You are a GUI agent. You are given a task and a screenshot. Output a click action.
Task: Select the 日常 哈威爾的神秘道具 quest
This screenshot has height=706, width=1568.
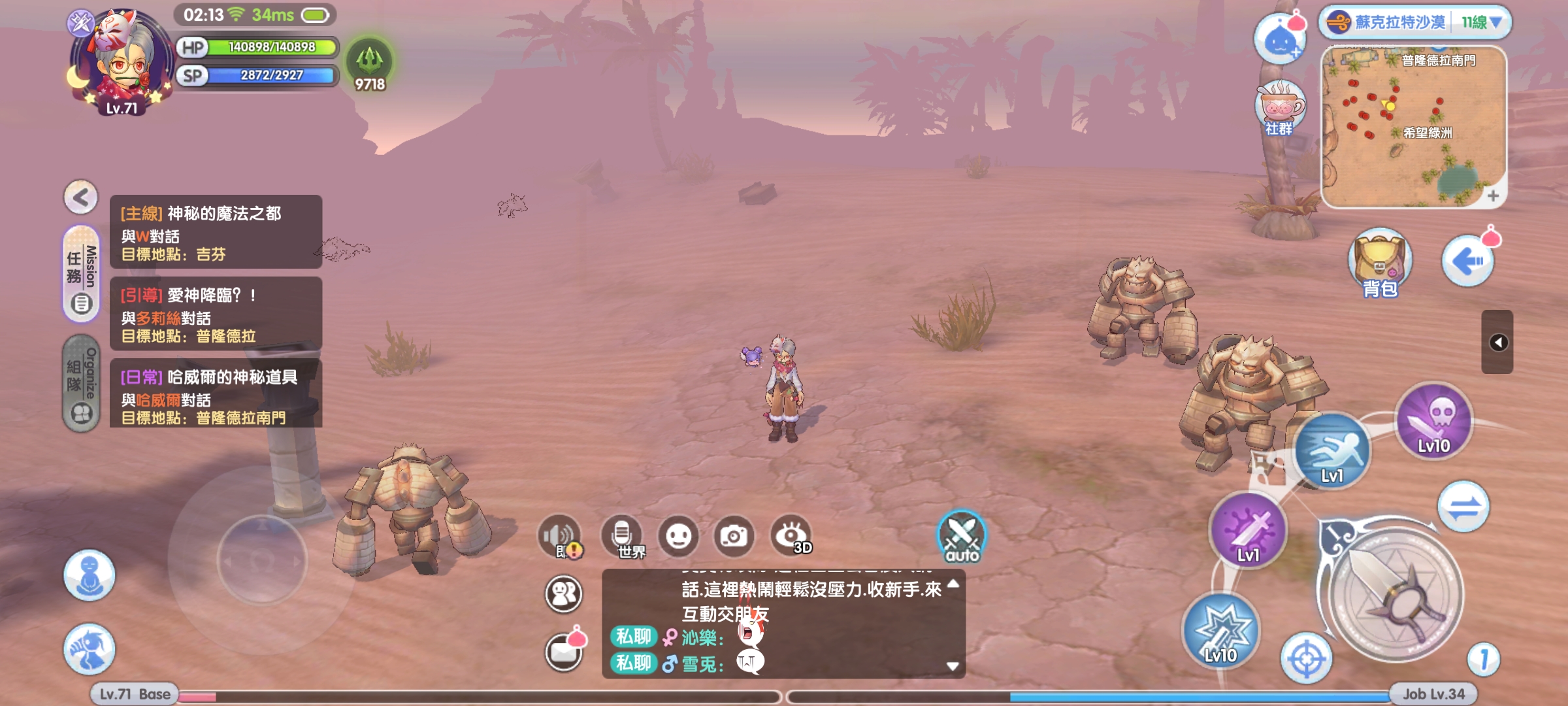point(216,395)
